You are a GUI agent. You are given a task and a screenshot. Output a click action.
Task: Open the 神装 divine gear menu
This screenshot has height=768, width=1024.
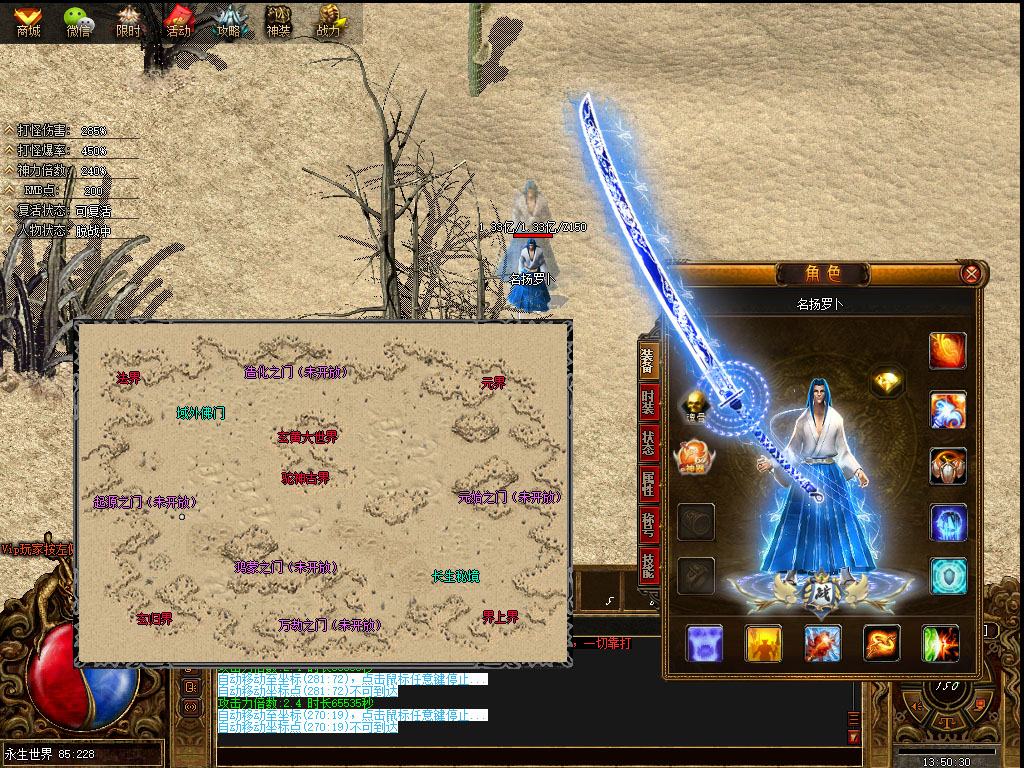(x=279, y=20)
